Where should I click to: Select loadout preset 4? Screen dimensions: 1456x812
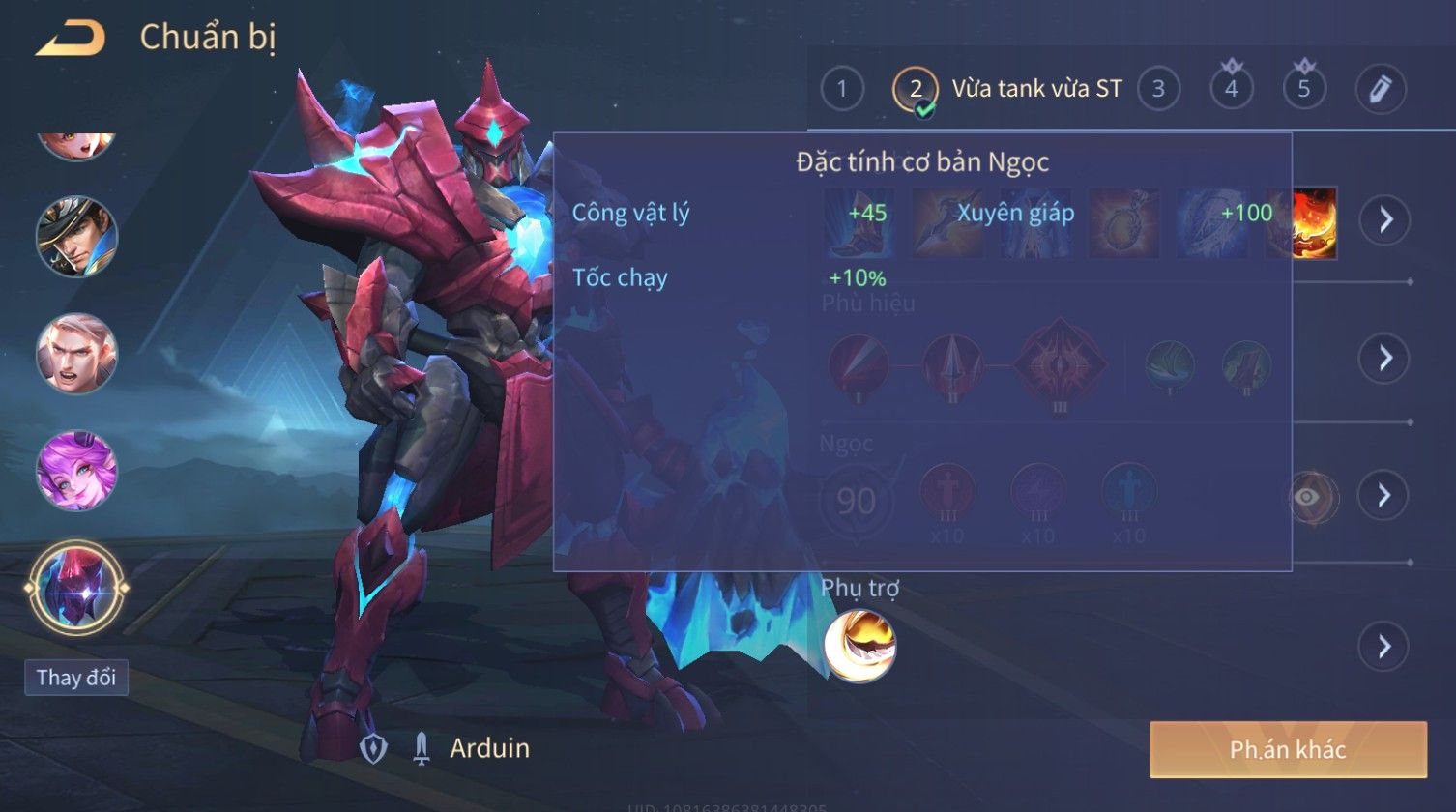click(x=1231, y=90)
